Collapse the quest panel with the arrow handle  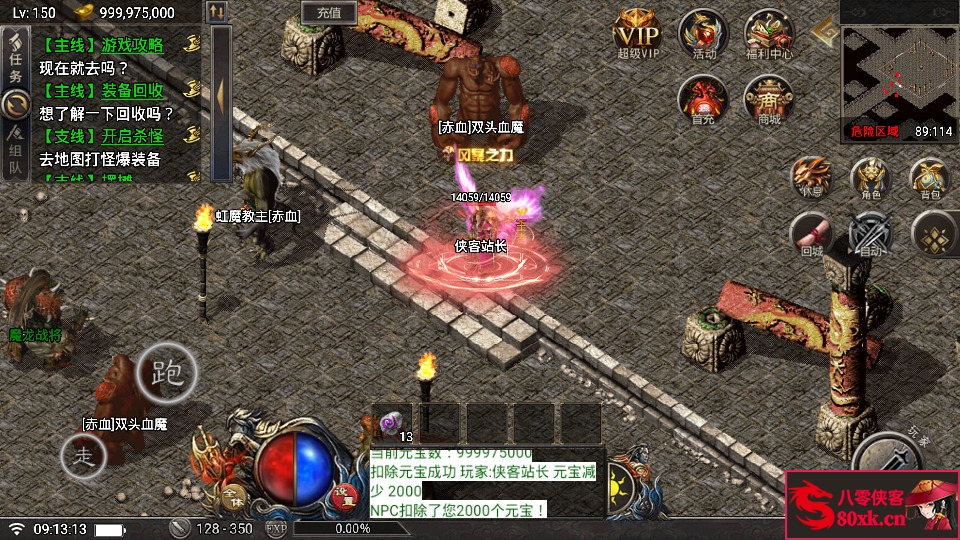[220, 95]
